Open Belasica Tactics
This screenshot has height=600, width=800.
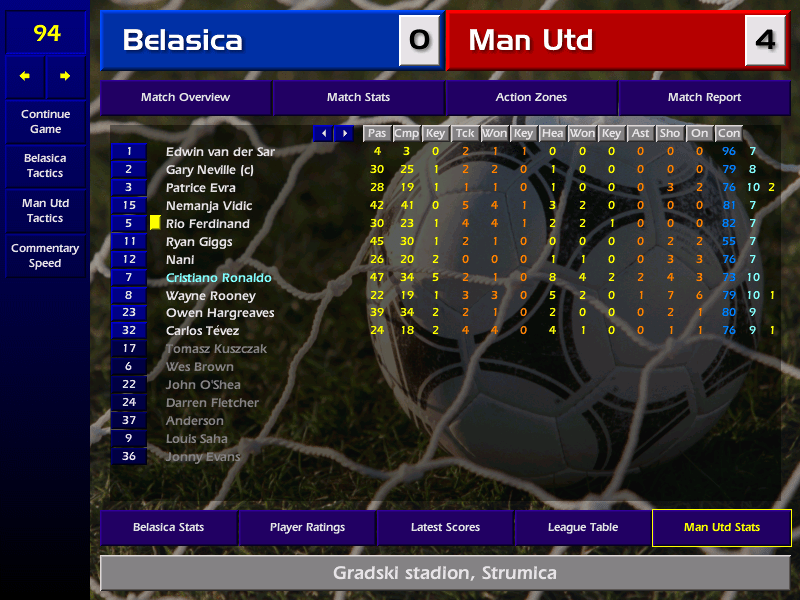click(x=45, y=166)
